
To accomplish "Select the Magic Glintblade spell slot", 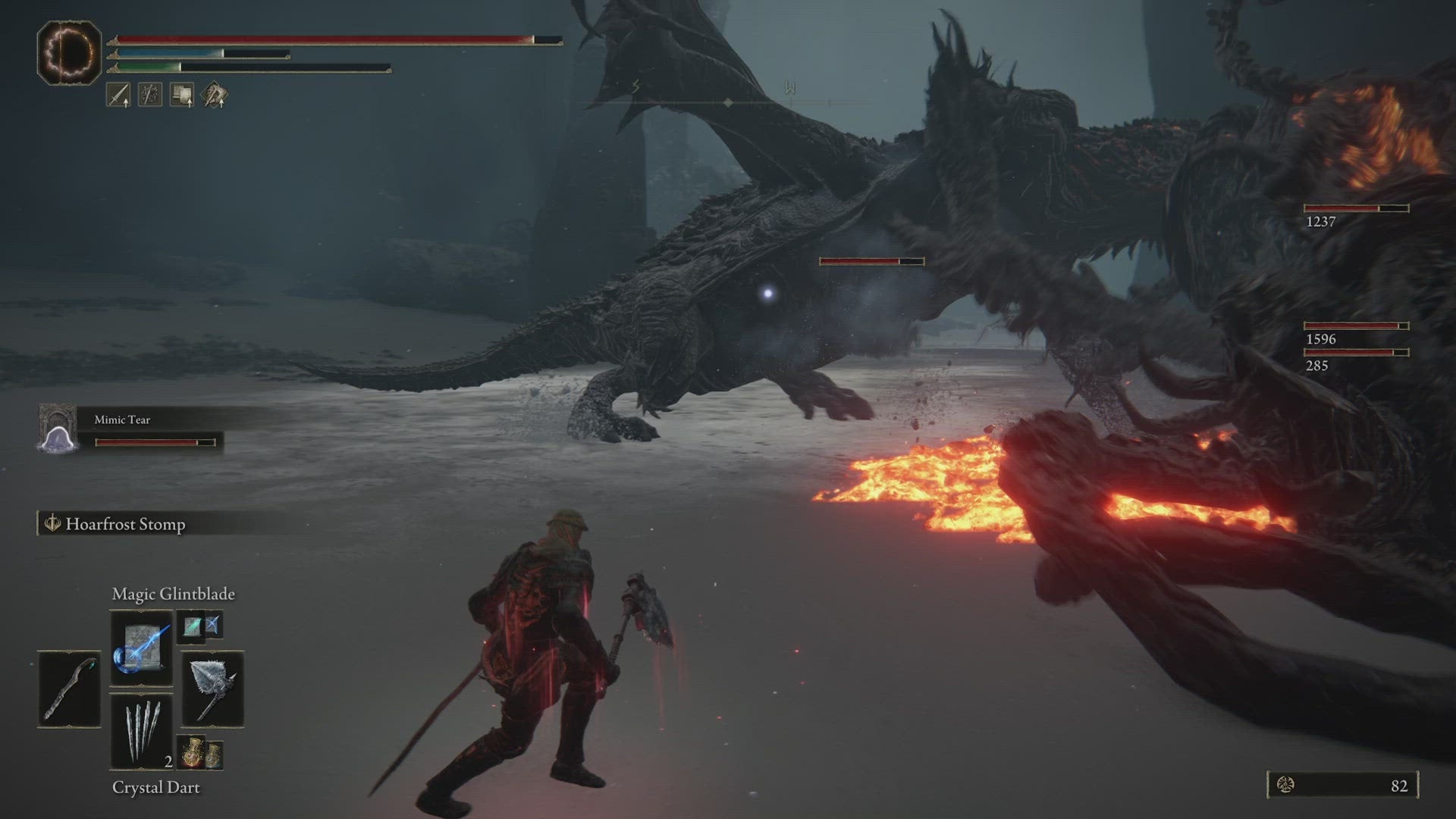I will 141,647.
